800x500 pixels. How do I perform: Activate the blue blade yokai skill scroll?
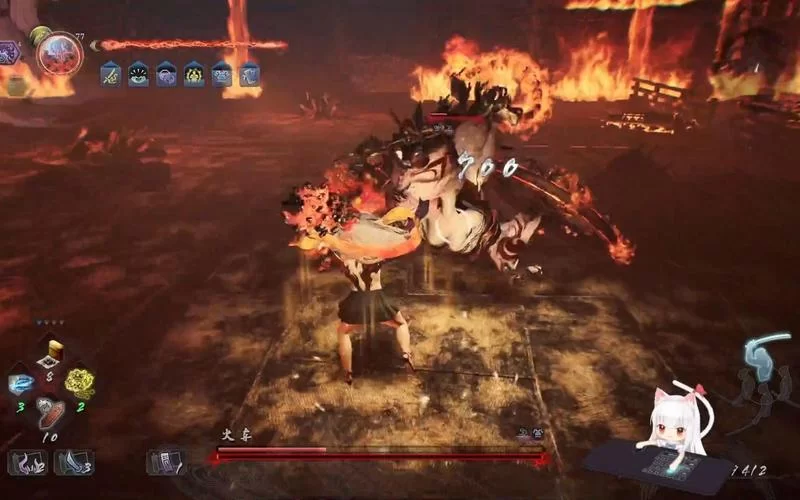tap(74, 462)
